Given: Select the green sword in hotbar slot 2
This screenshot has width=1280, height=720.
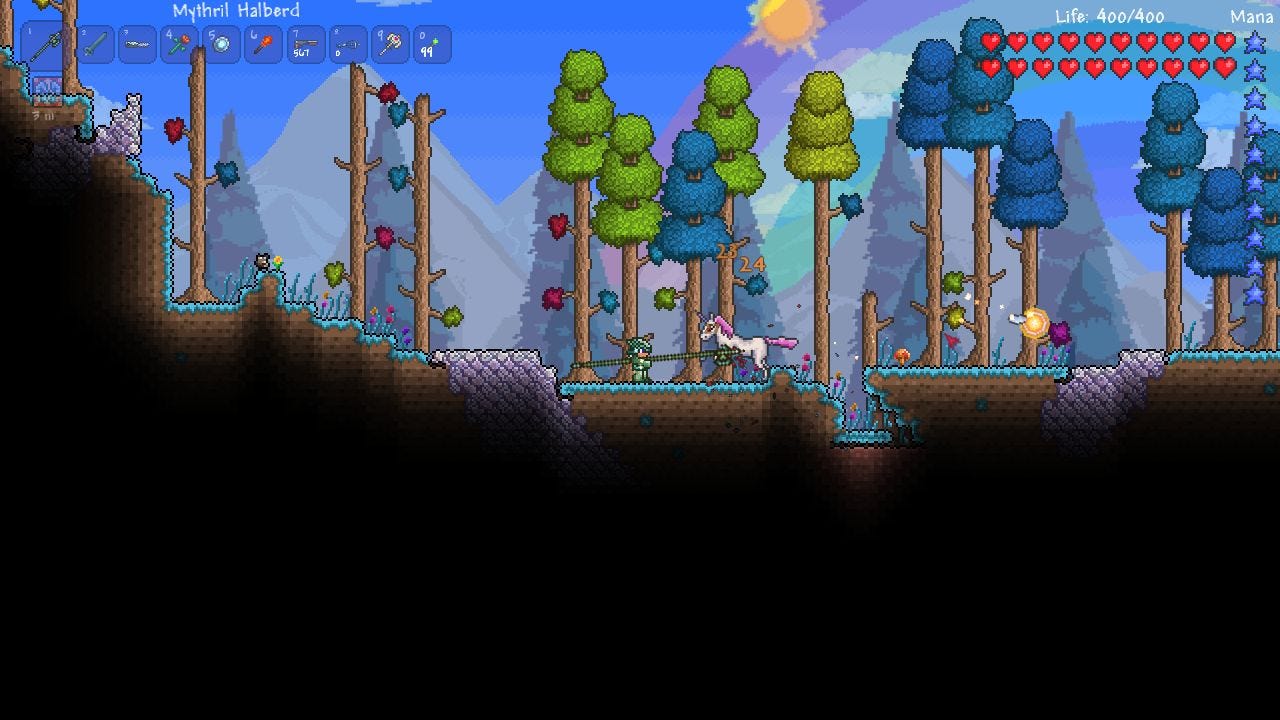Looking at the screenshot, I should point(96,45).
